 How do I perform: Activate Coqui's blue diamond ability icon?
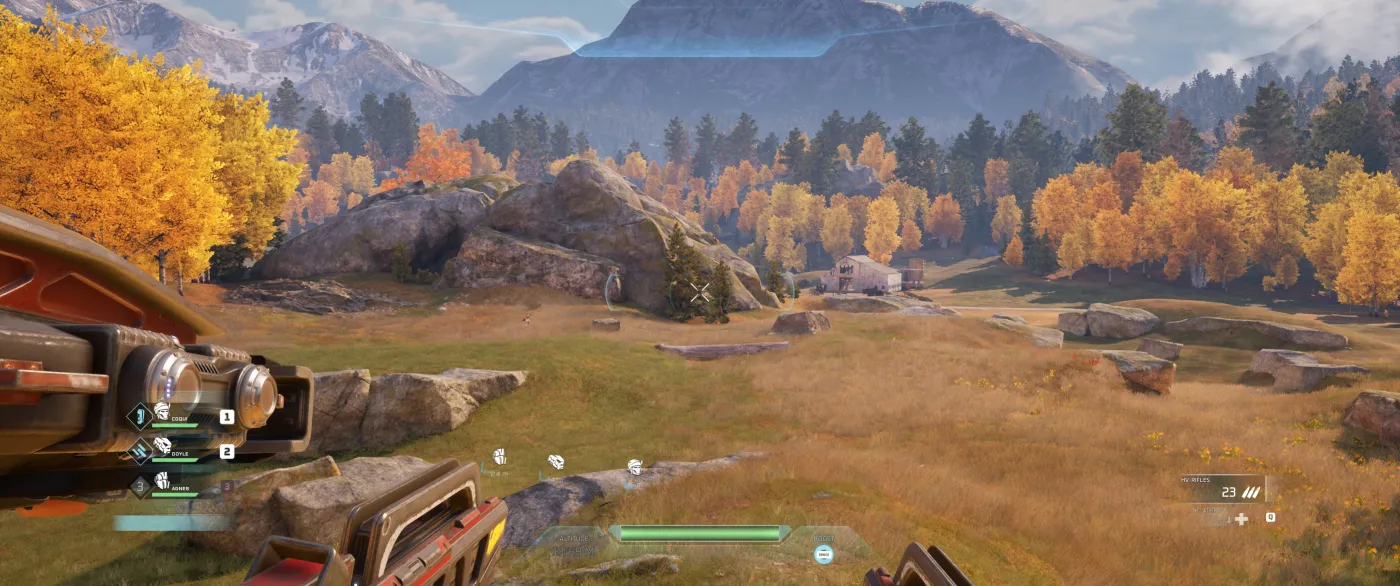pyautogui.click(x=140, y=416)
